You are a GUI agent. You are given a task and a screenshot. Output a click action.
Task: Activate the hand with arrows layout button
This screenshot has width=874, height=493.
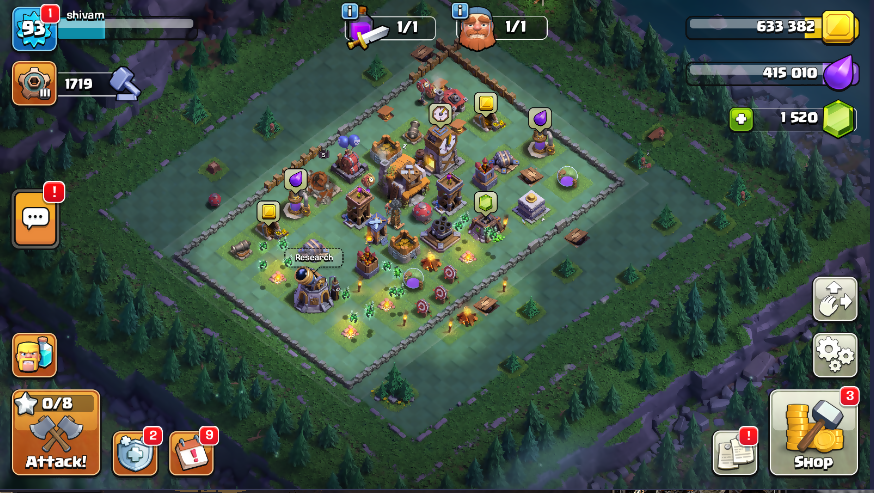[x=834, y=299]
